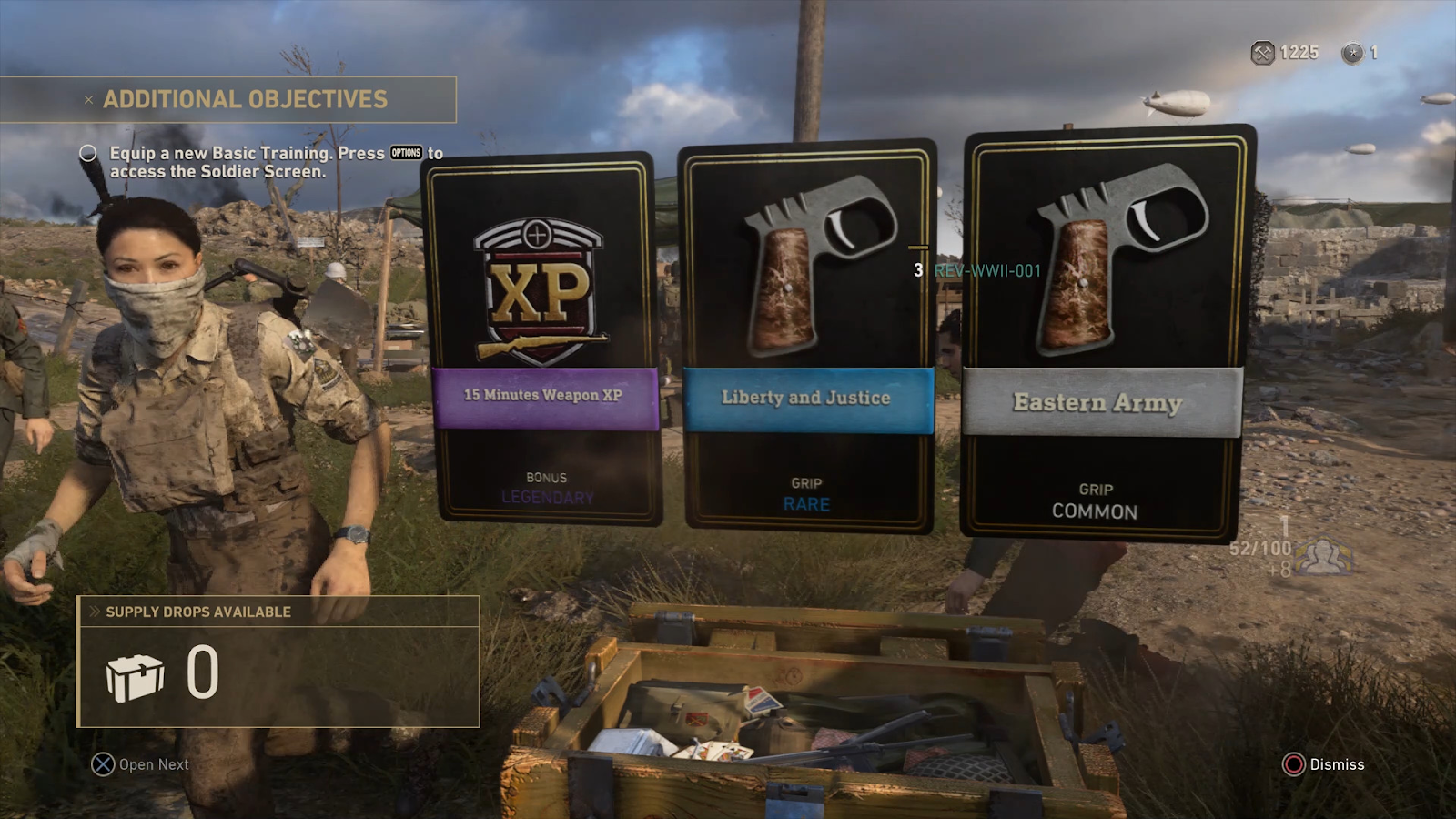1456x819 pixels.
Task: Dismiss the supply drop rewards
Action: point(1324,764)
